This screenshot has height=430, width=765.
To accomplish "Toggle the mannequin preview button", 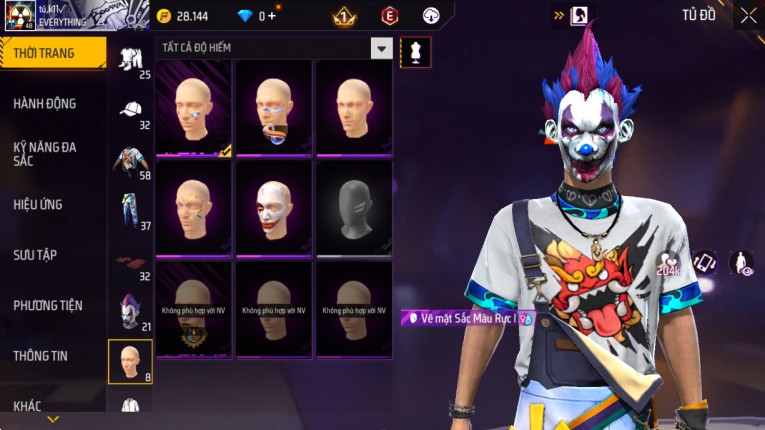I will pos(415,52).
